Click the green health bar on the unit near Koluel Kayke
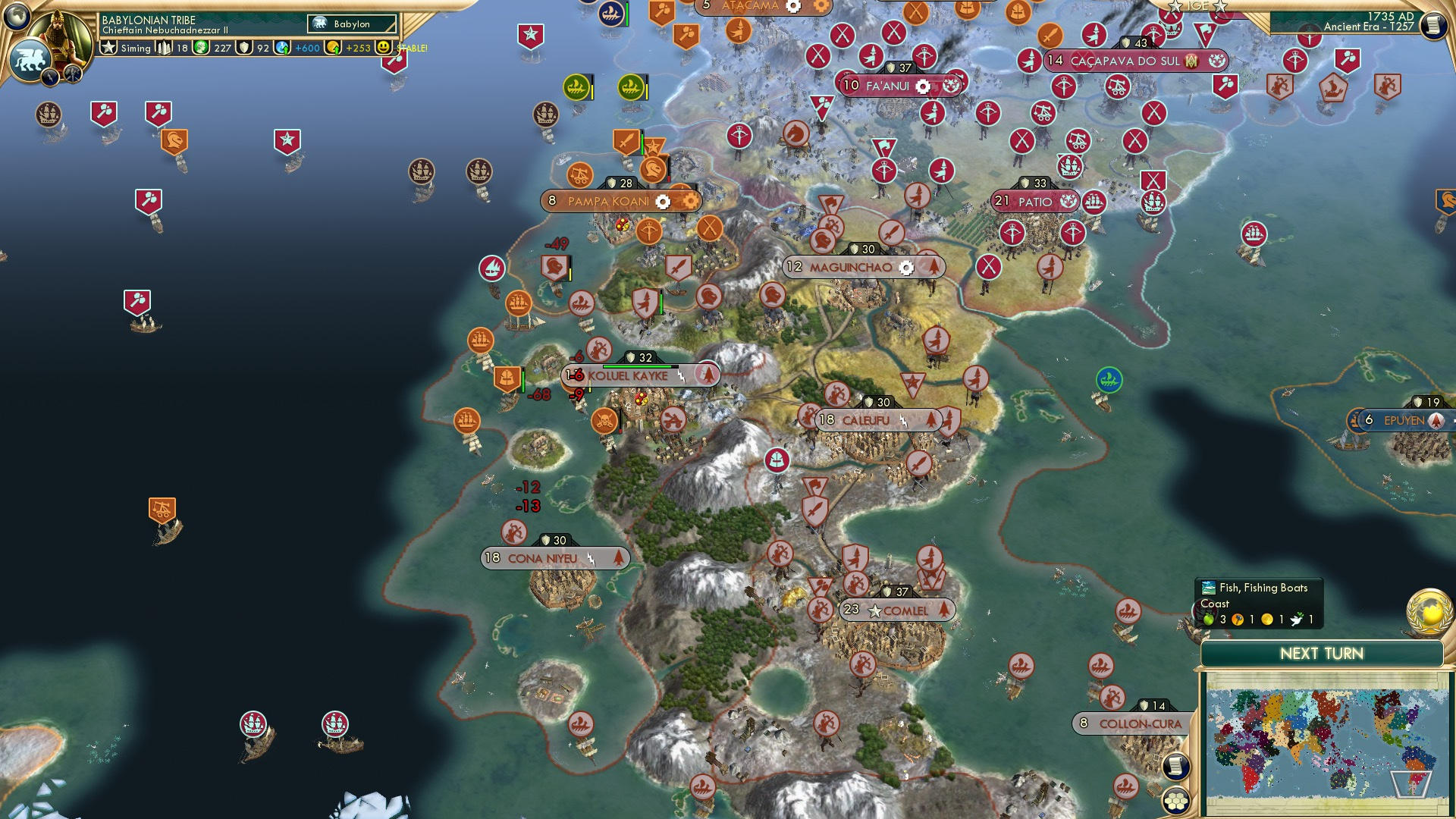 (x=522, y=381)
